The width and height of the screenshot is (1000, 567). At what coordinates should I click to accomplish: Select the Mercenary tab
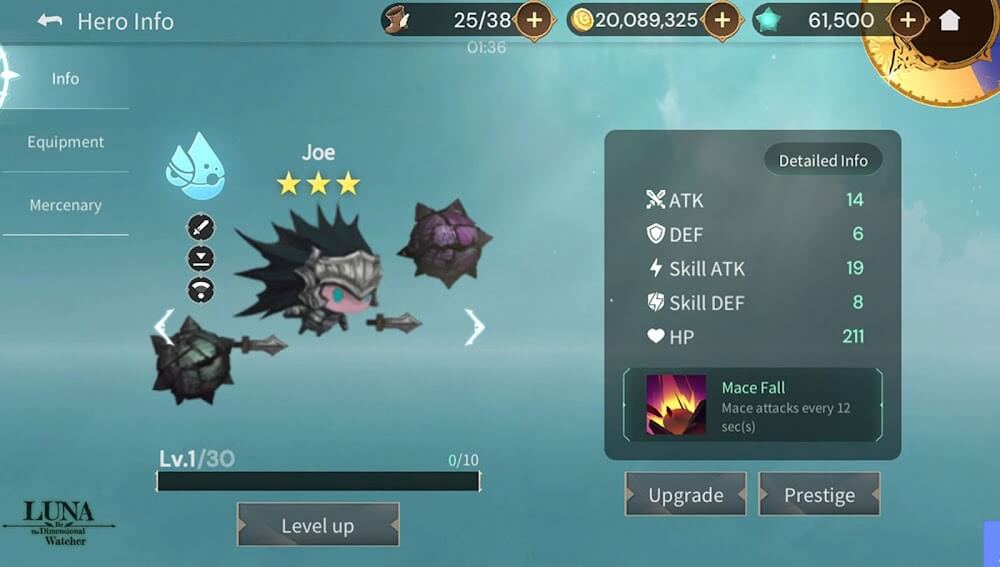pyautogui.click(x=65, y=205)
